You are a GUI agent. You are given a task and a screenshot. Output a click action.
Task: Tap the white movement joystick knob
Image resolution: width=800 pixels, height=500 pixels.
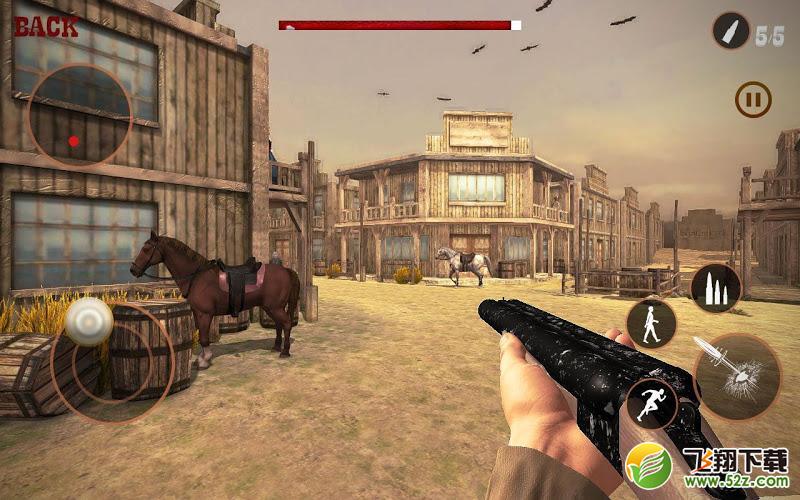pyautogui.click(x=89, y=322)
